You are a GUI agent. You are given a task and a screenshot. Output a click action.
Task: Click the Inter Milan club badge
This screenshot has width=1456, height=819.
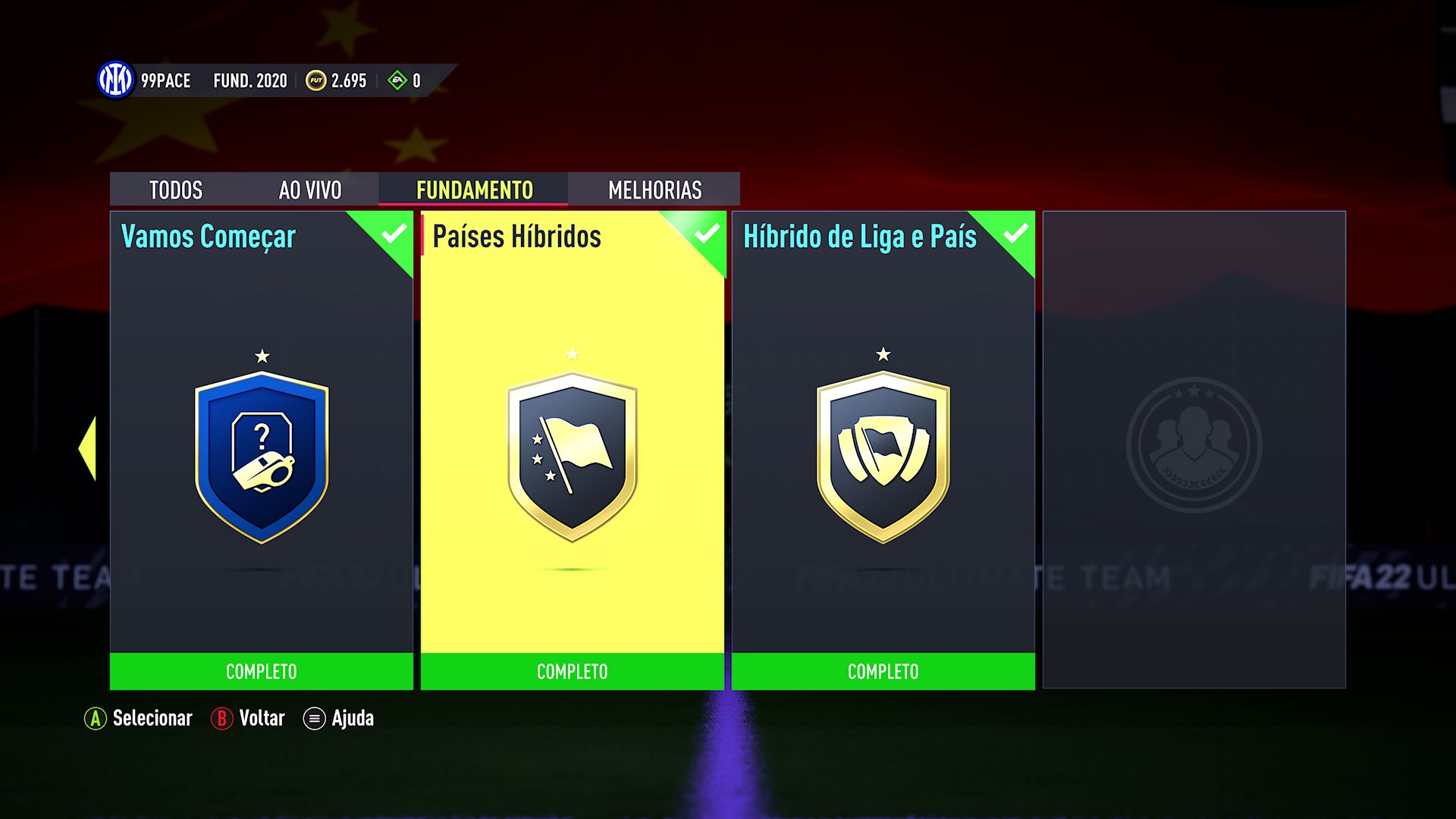(115, 80)
